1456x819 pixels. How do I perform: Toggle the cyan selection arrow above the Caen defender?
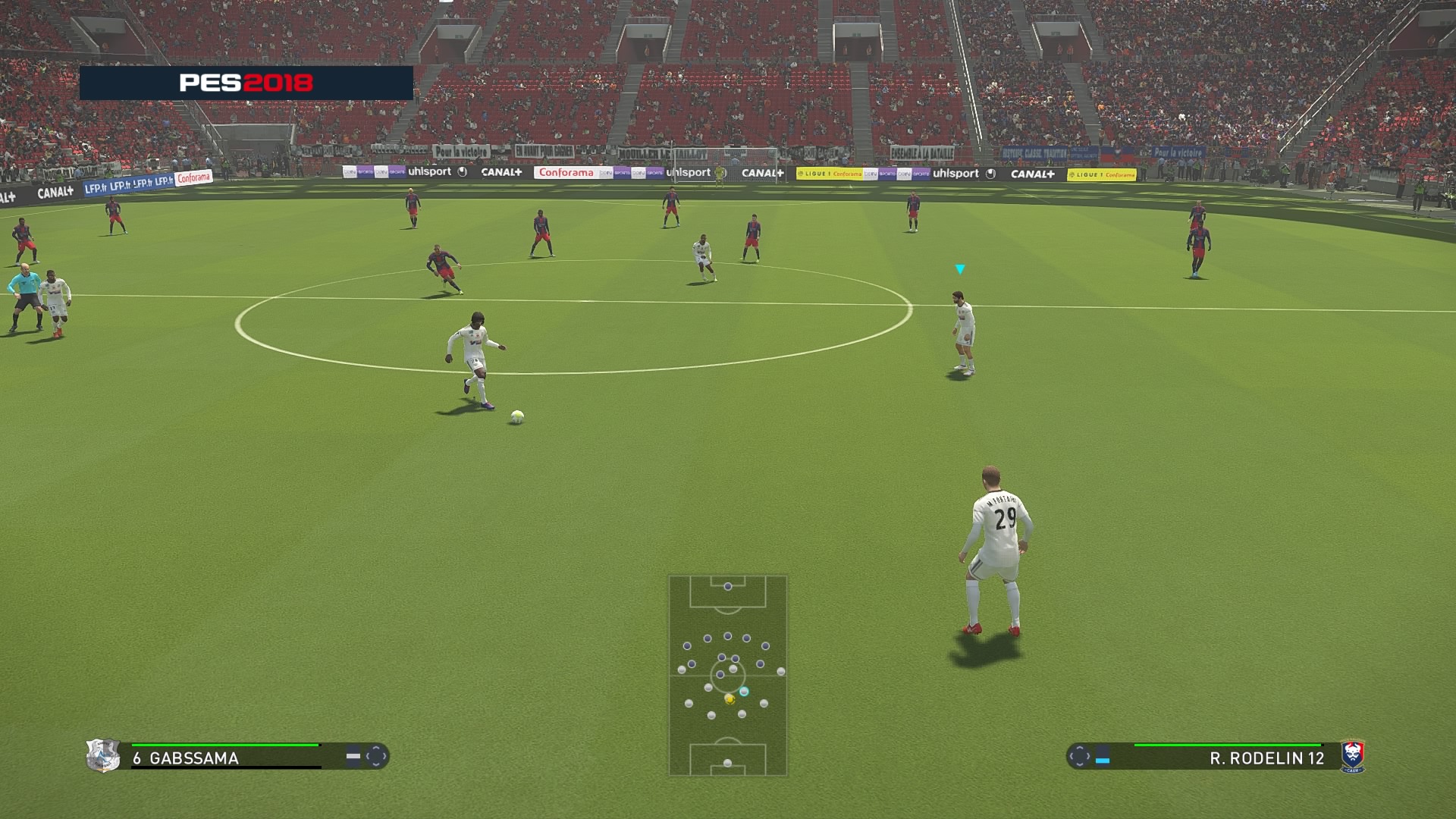[960, 268]
